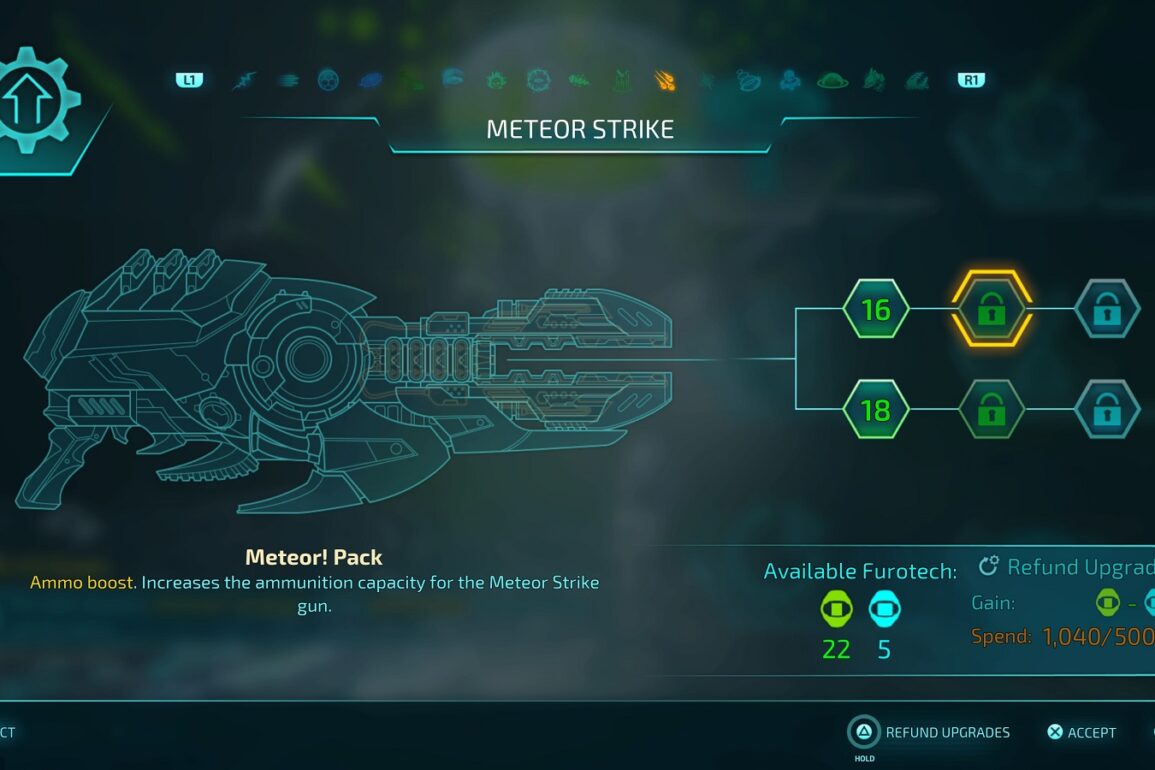Select the orange Meteor Strike weapon icon
This screenshot has width=1155, height=770.
664,80
